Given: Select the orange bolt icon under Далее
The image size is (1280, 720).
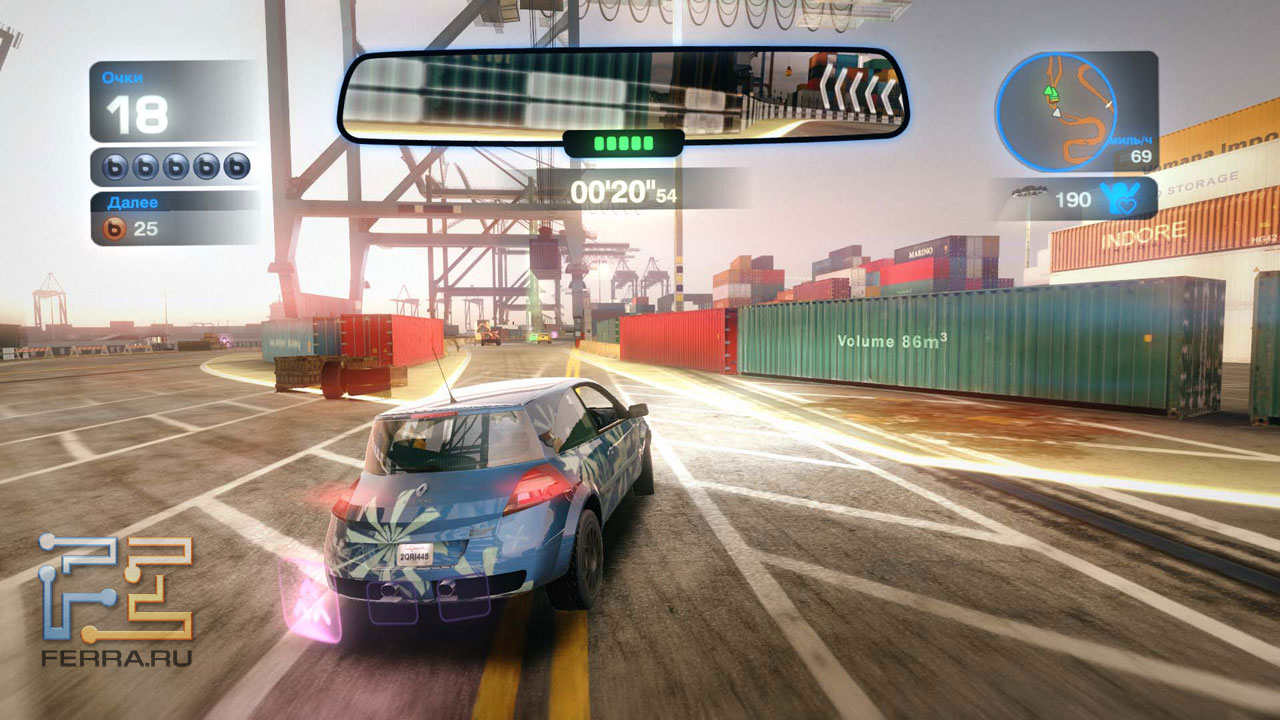Looking at the screenshot, I should [x=116, y=229].
